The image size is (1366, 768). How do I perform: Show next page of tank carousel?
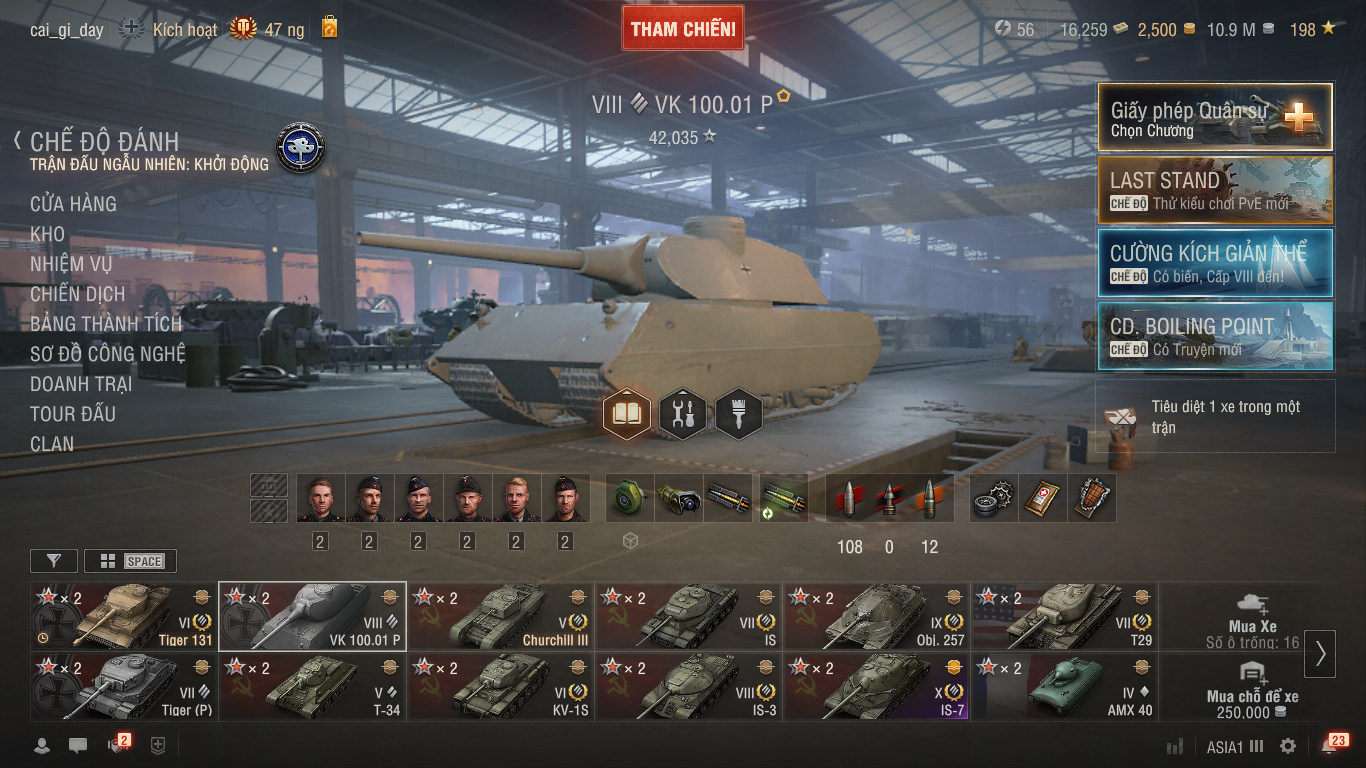click(1320, 653)
